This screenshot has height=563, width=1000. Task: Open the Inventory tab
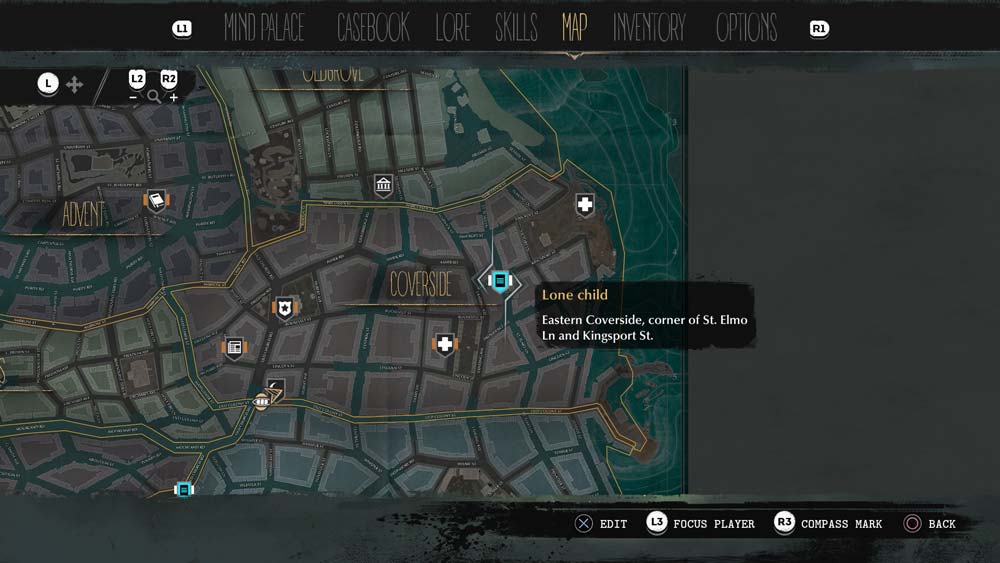[x=649, y=28]
